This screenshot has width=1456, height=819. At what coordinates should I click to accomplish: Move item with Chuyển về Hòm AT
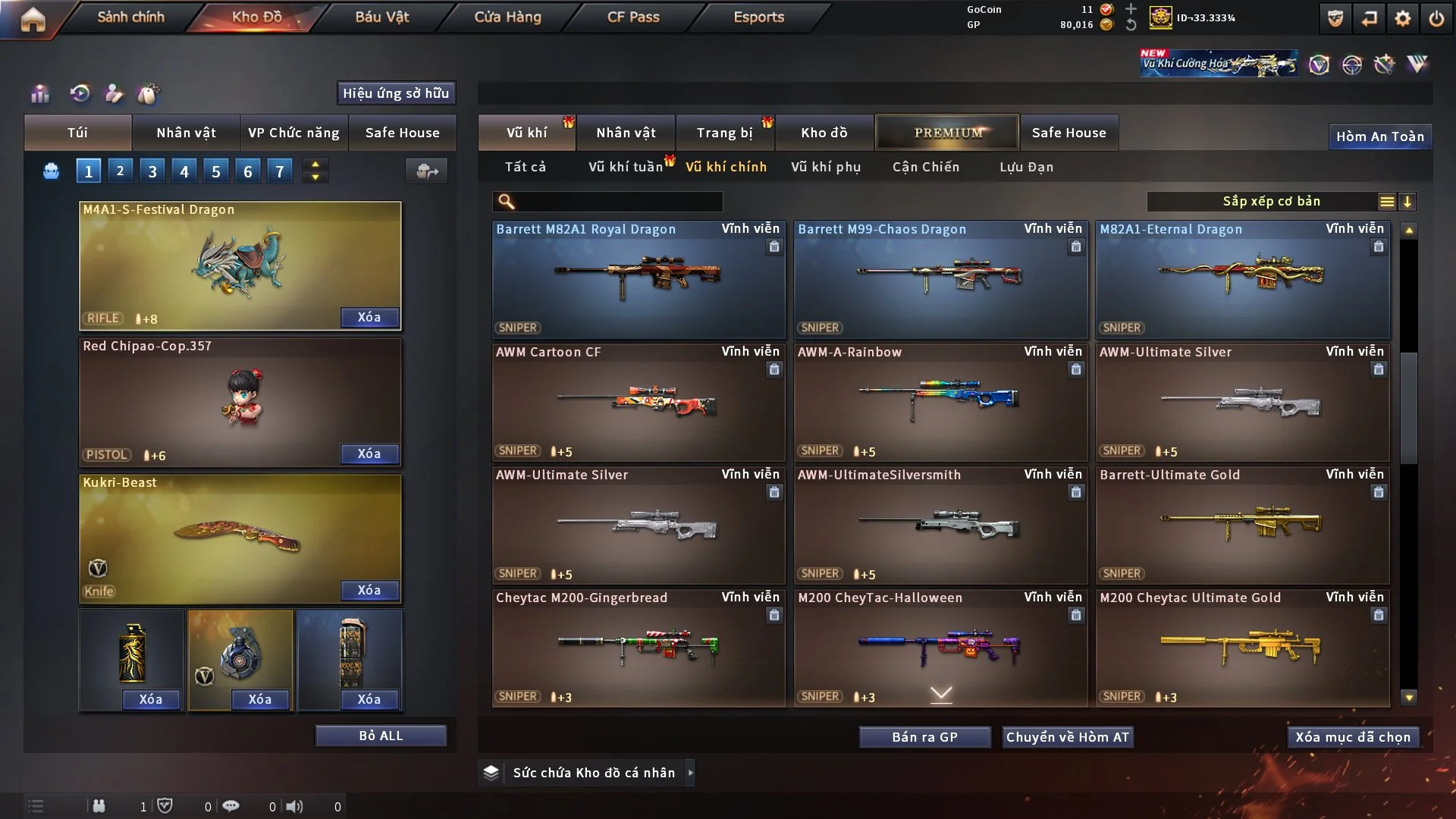click(x=1067, y=737)
